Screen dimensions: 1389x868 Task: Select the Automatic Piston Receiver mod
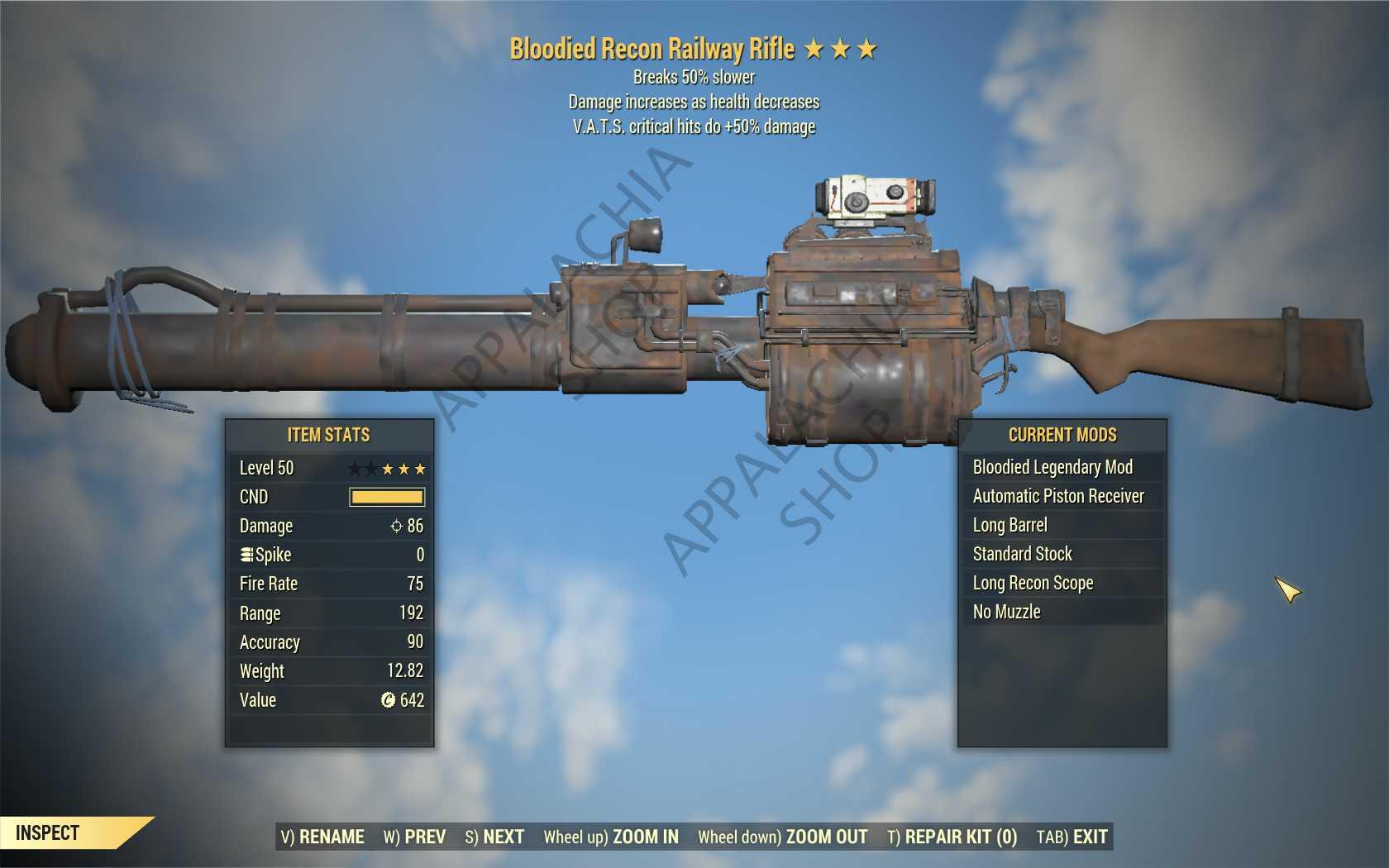point(1062,496)
